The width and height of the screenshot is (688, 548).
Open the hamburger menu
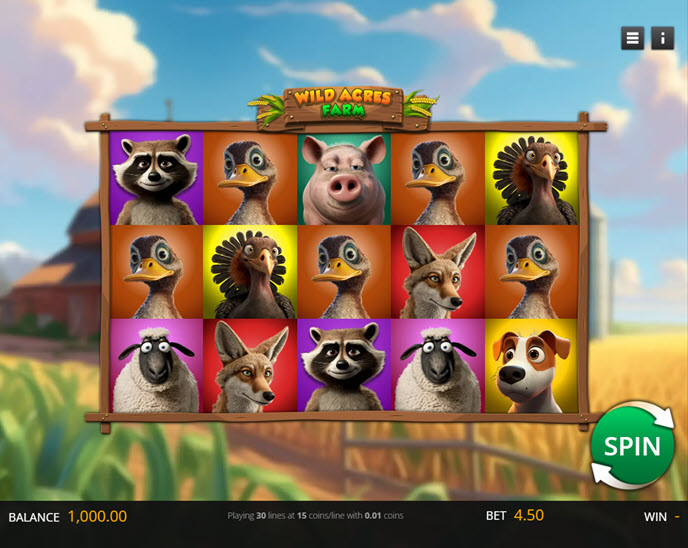tap(632, 38)
